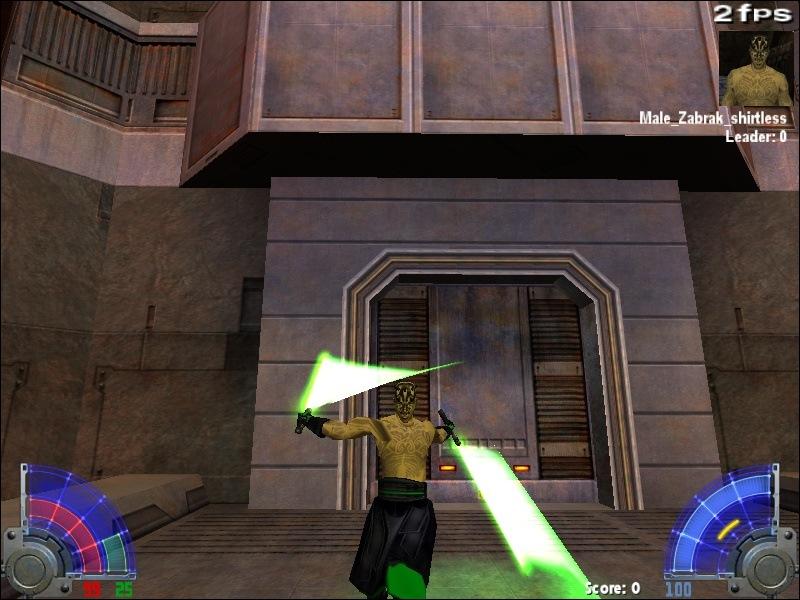Click the Male_Zabrak_shirtless player portrait

click(x=757, y=68)
